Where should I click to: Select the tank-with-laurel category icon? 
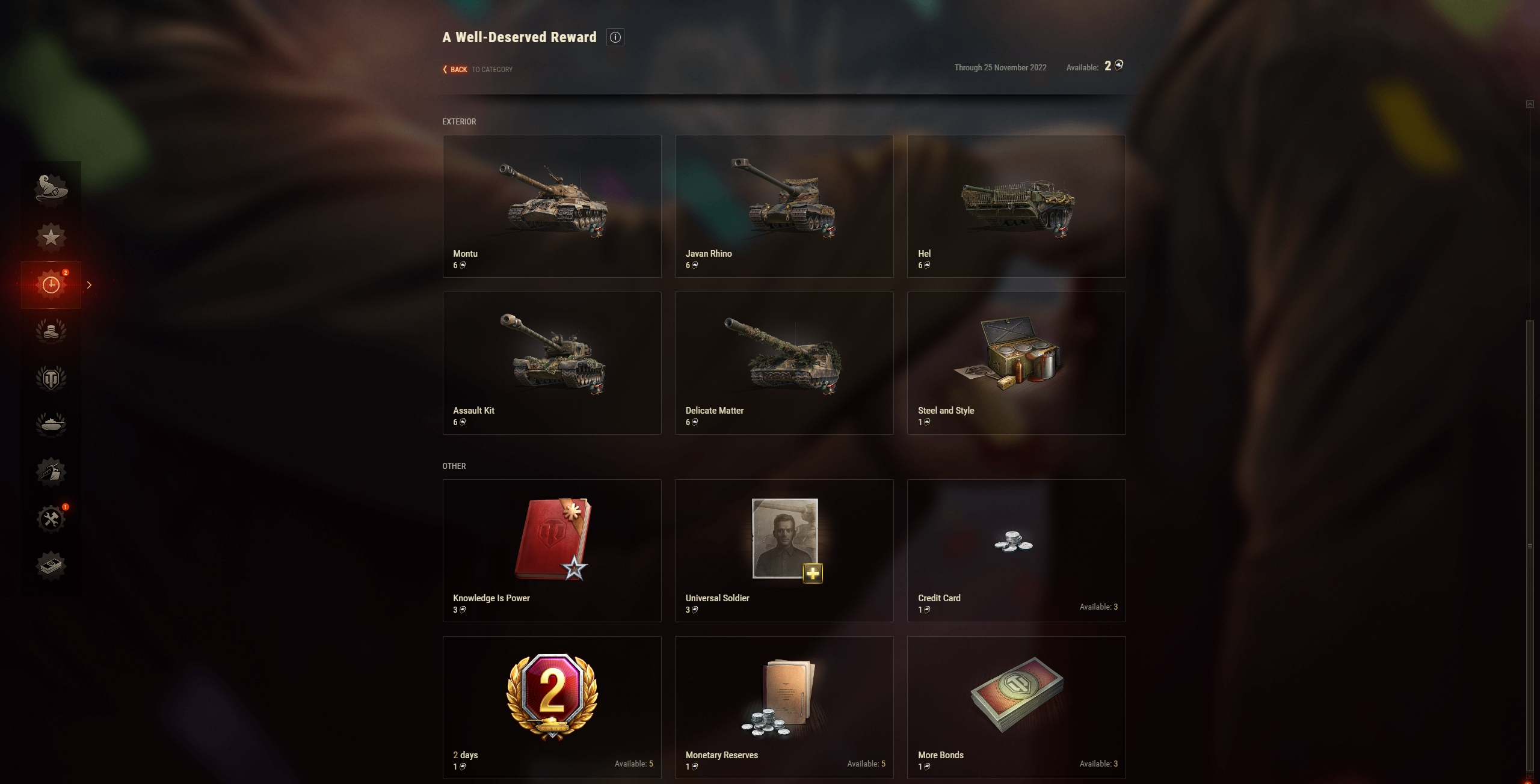pos(51,424)
